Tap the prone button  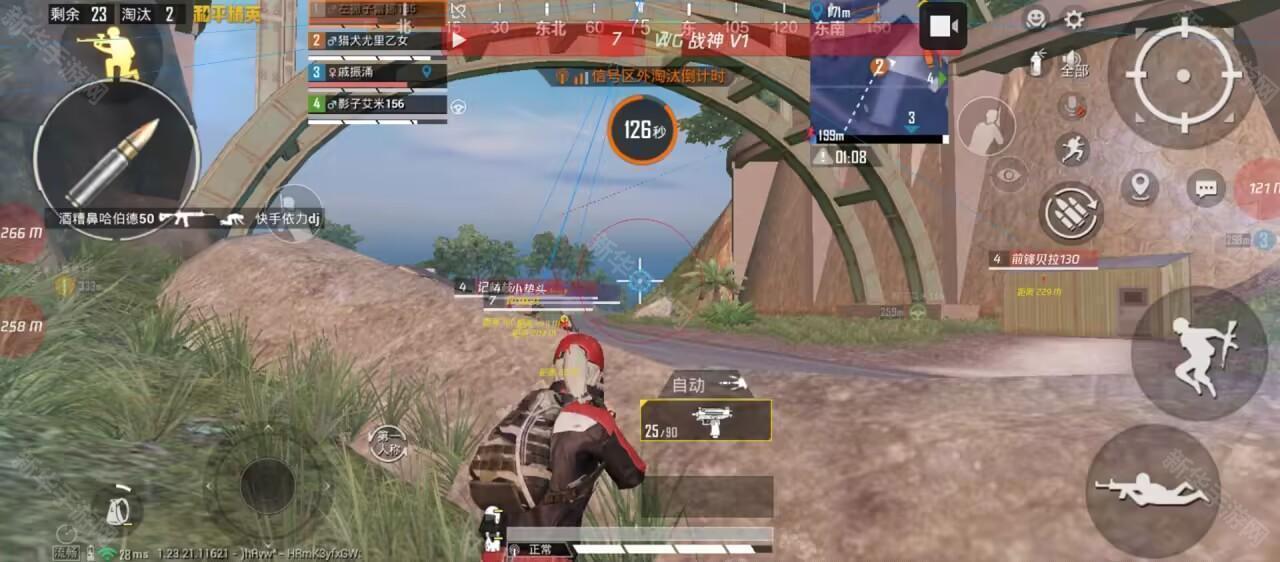click(1152, 491)
